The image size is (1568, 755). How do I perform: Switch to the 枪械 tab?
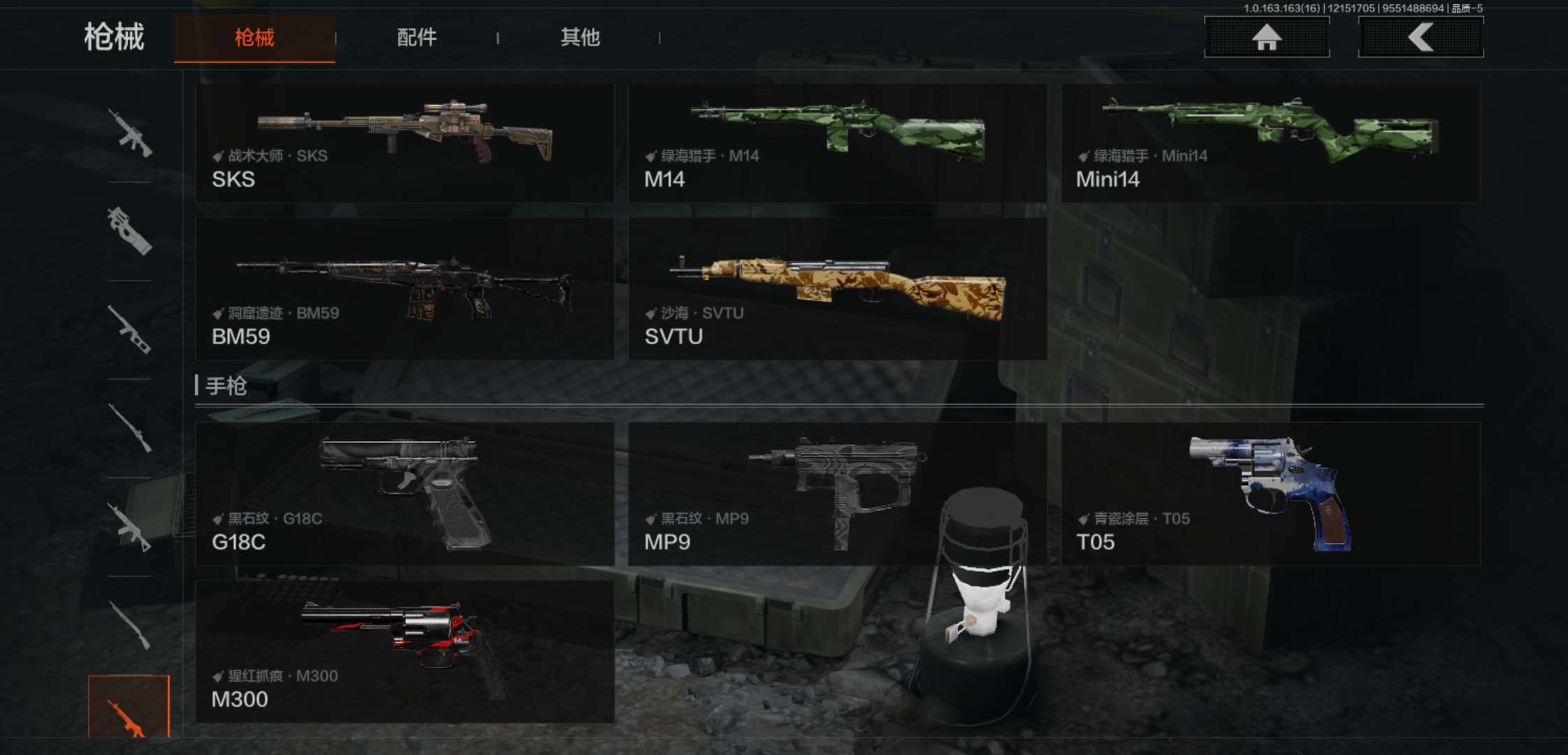254,38
